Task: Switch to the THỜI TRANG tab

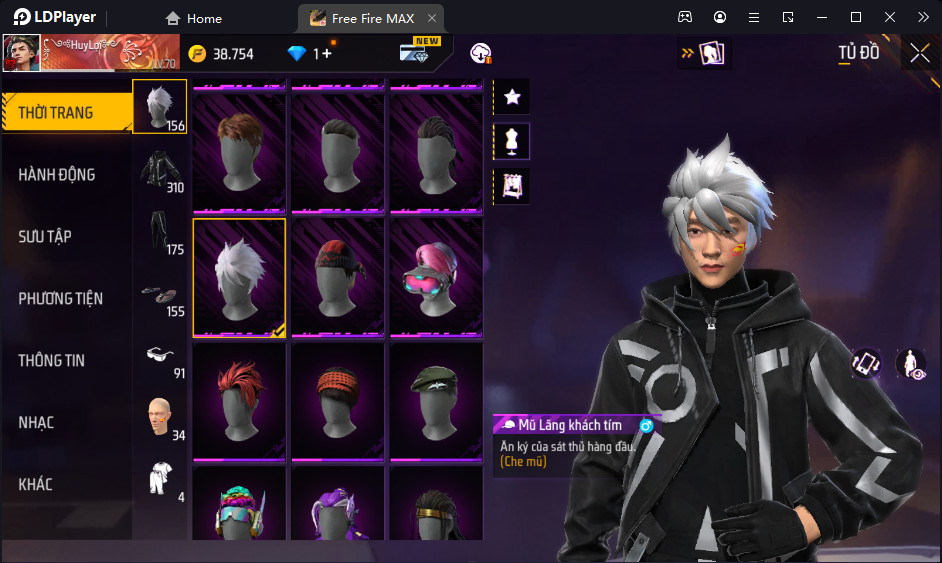Action: click(66, 112)
